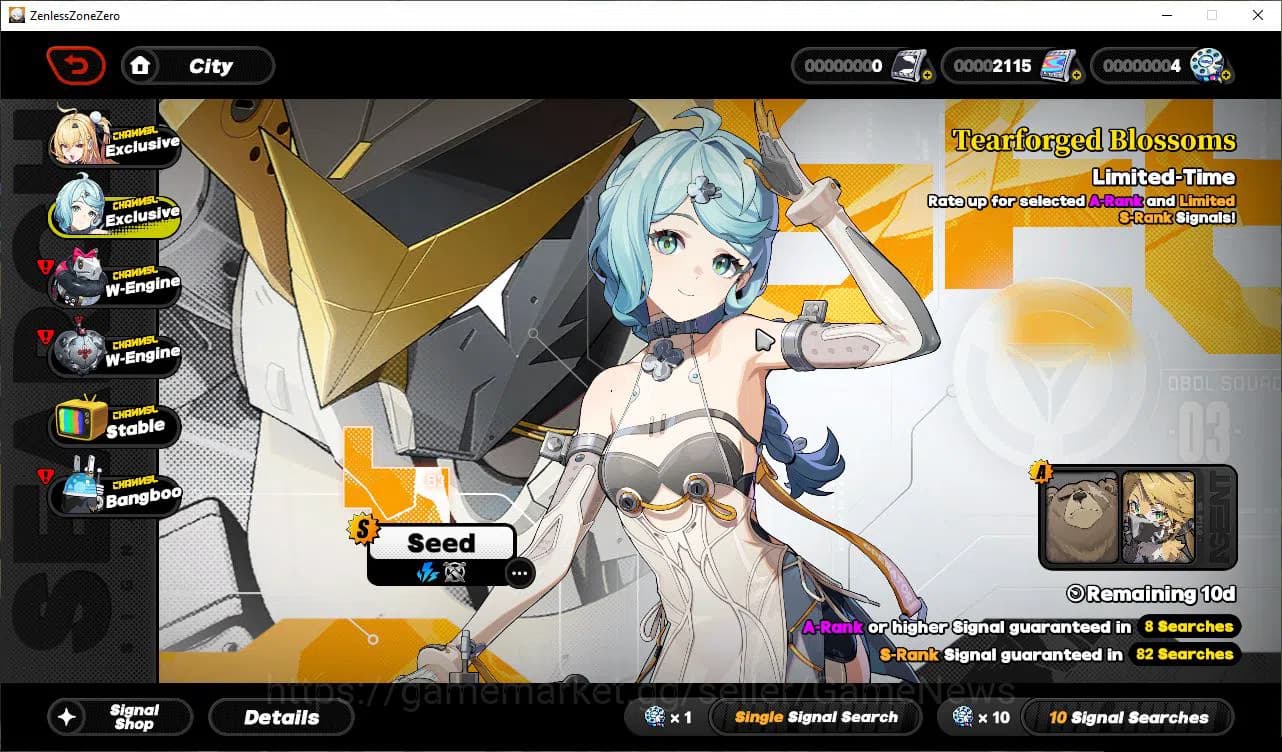Open the Master Tape currency panel

pos(860,65)
